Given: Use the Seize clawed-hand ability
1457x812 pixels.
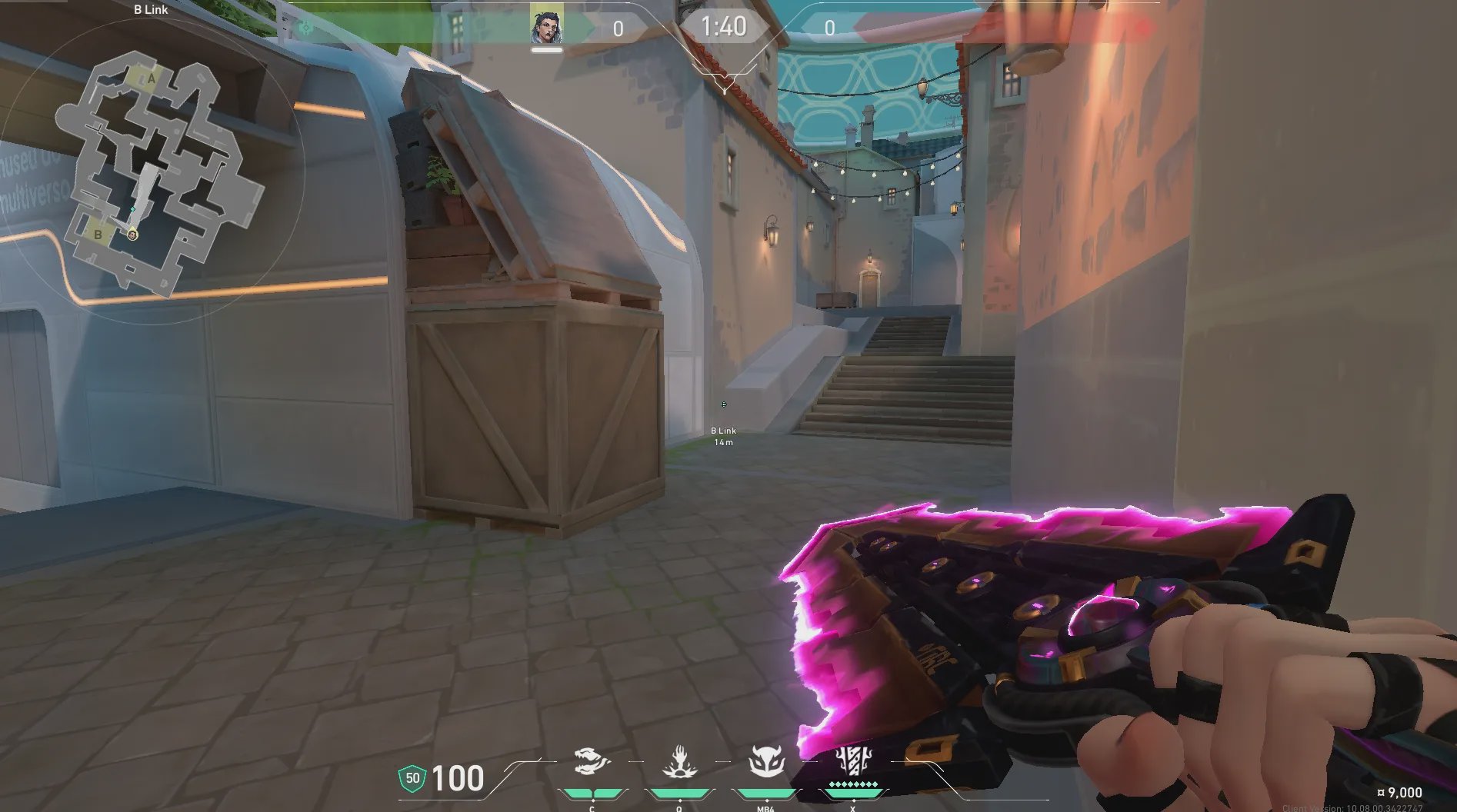Looking at the screenshot, I should 679,763.
